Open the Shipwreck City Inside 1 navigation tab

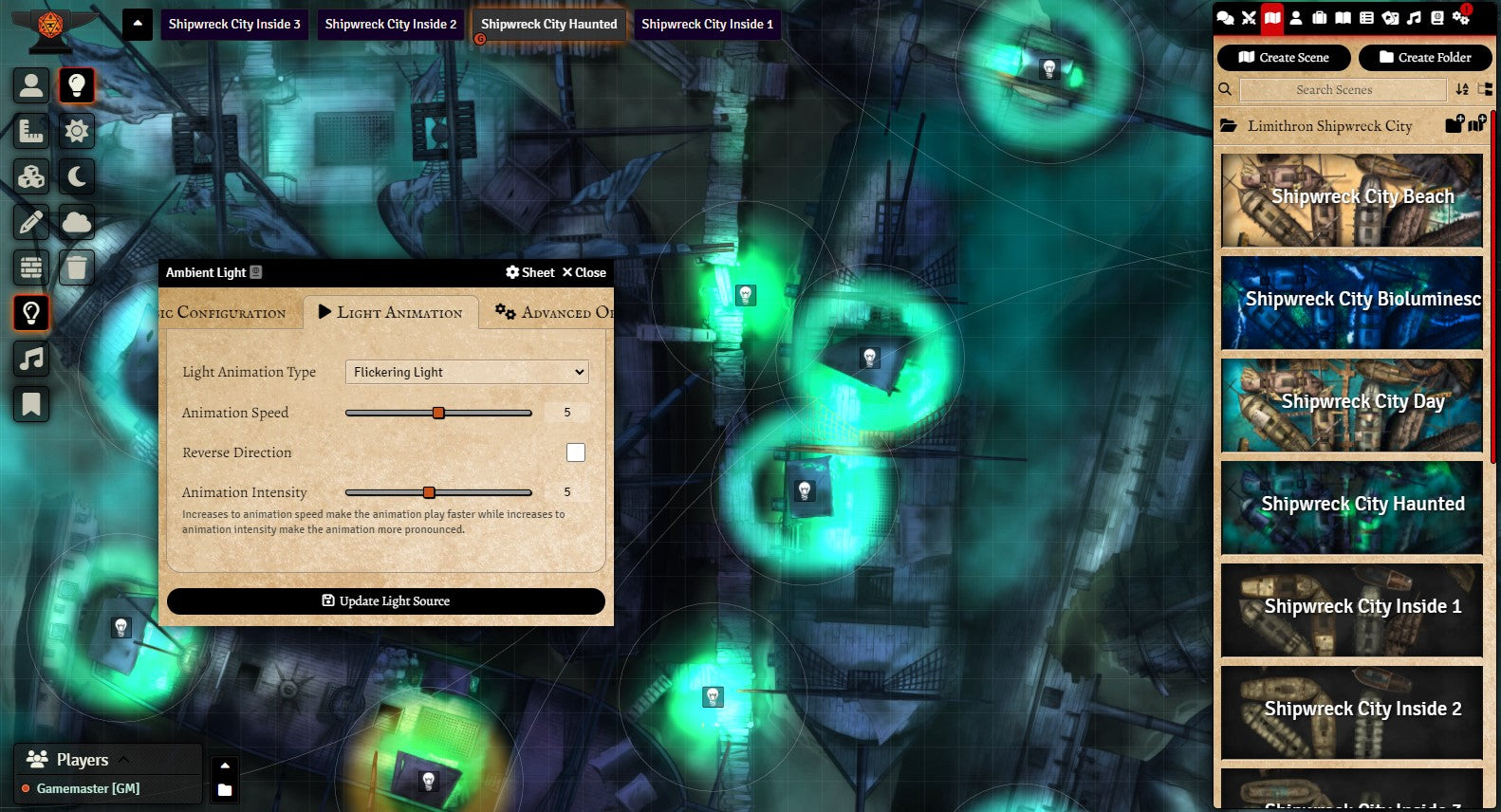pos(707,25)
